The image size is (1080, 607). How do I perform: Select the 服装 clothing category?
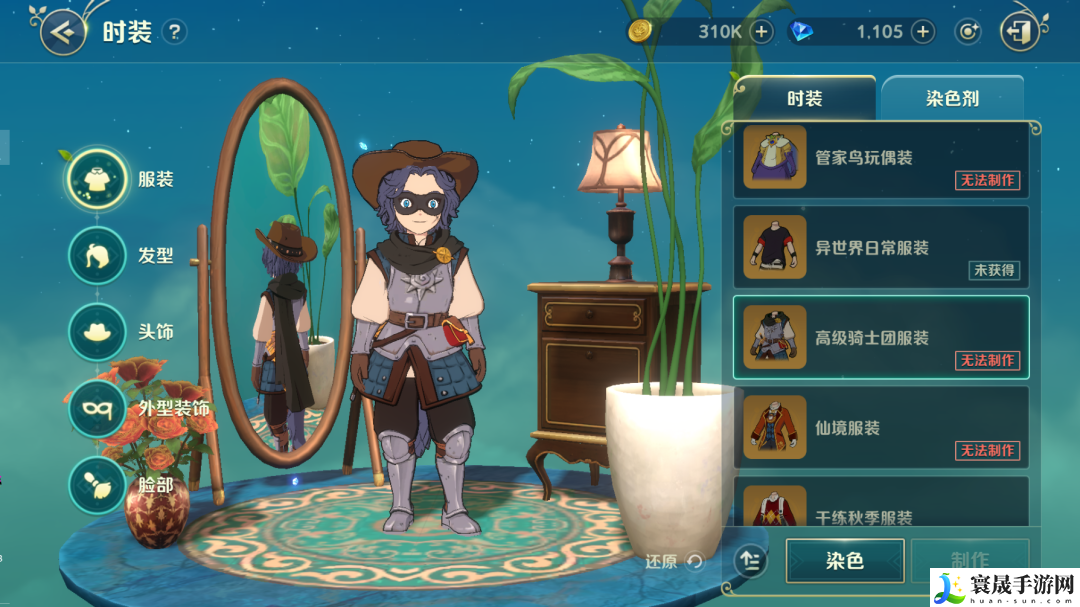coord(97,179)
